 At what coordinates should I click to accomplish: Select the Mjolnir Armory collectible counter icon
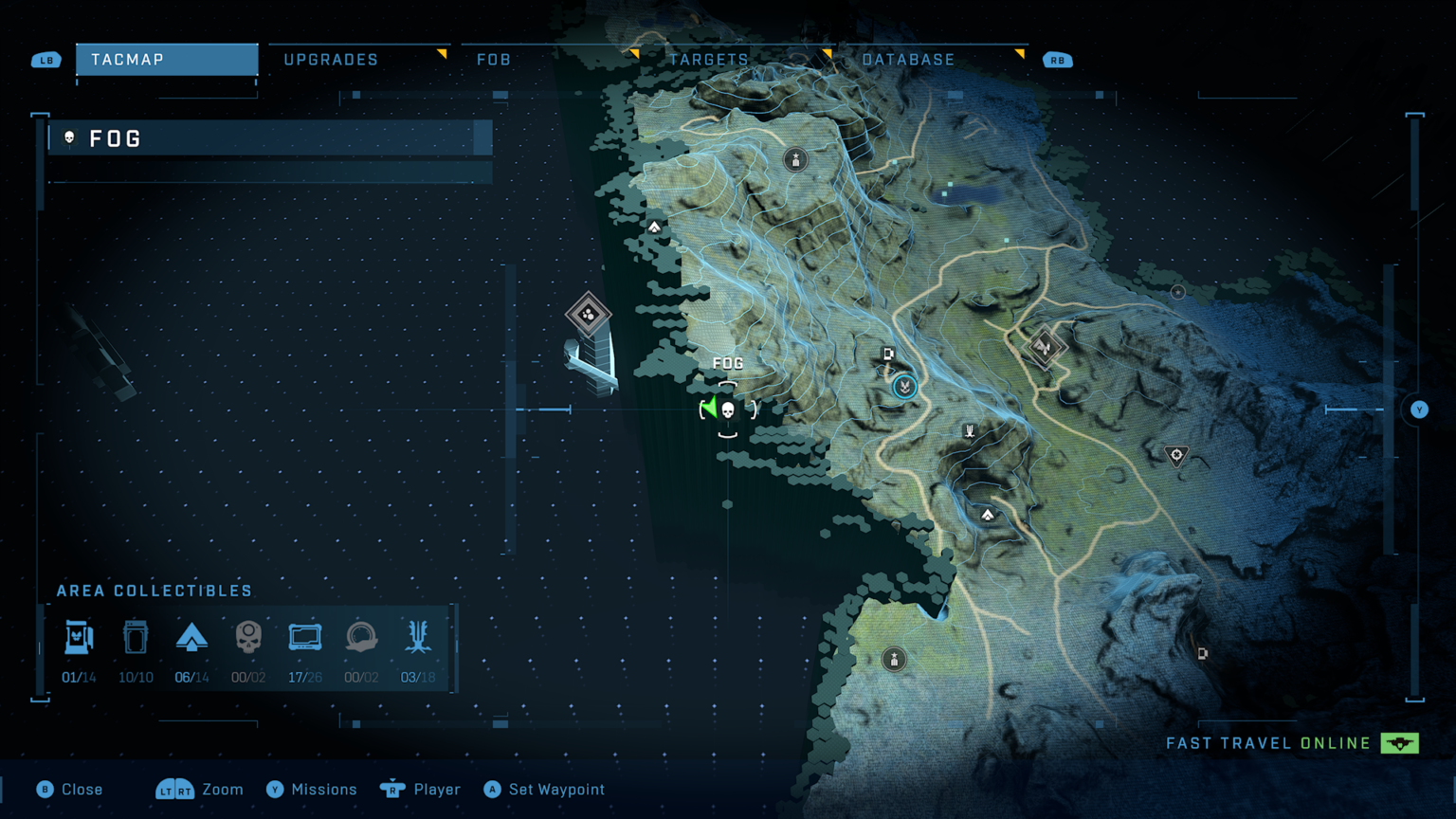tap(79, 637)
